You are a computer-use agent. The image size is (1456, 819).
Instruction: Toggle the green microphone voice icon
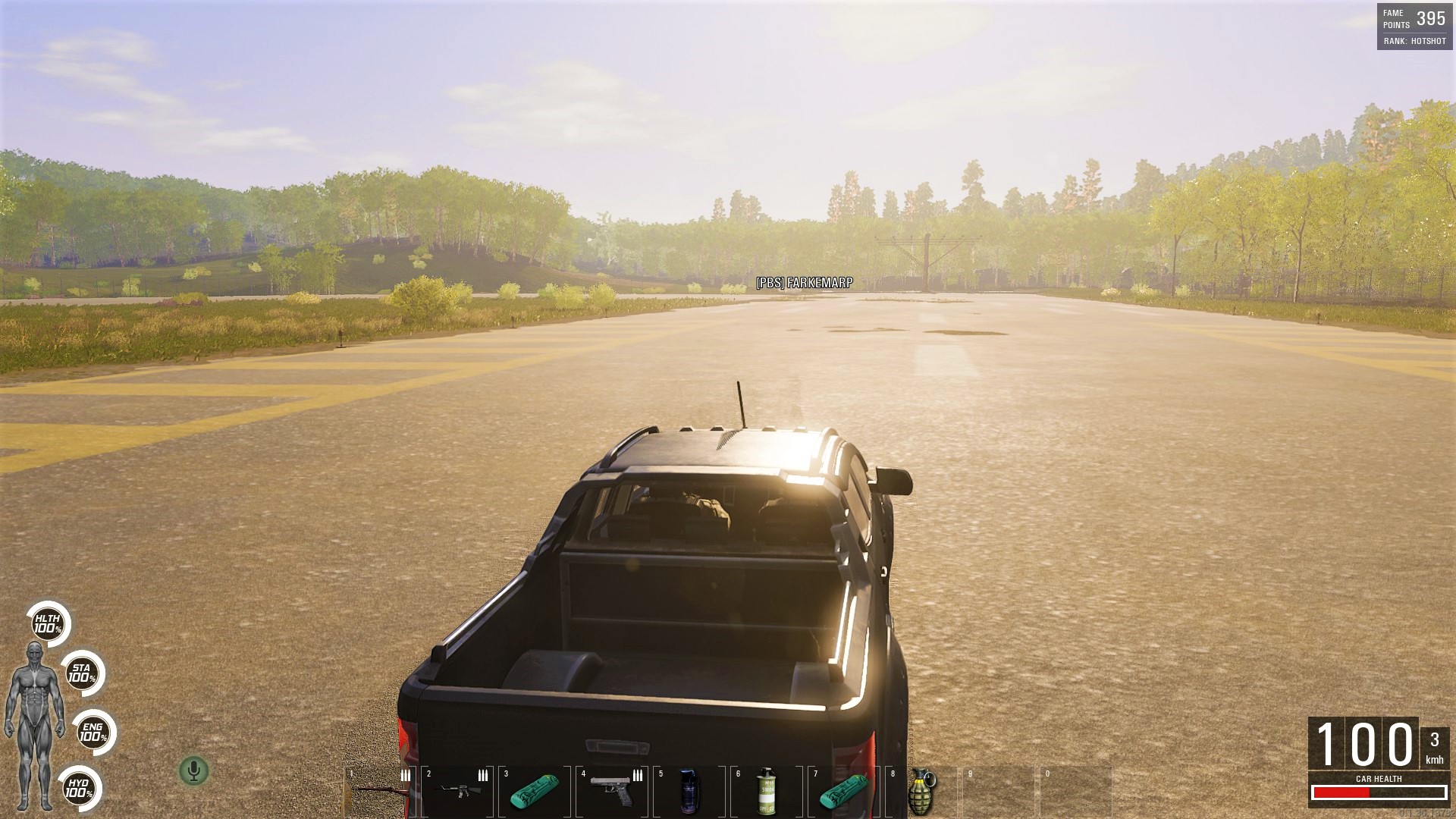click(193, 771)
